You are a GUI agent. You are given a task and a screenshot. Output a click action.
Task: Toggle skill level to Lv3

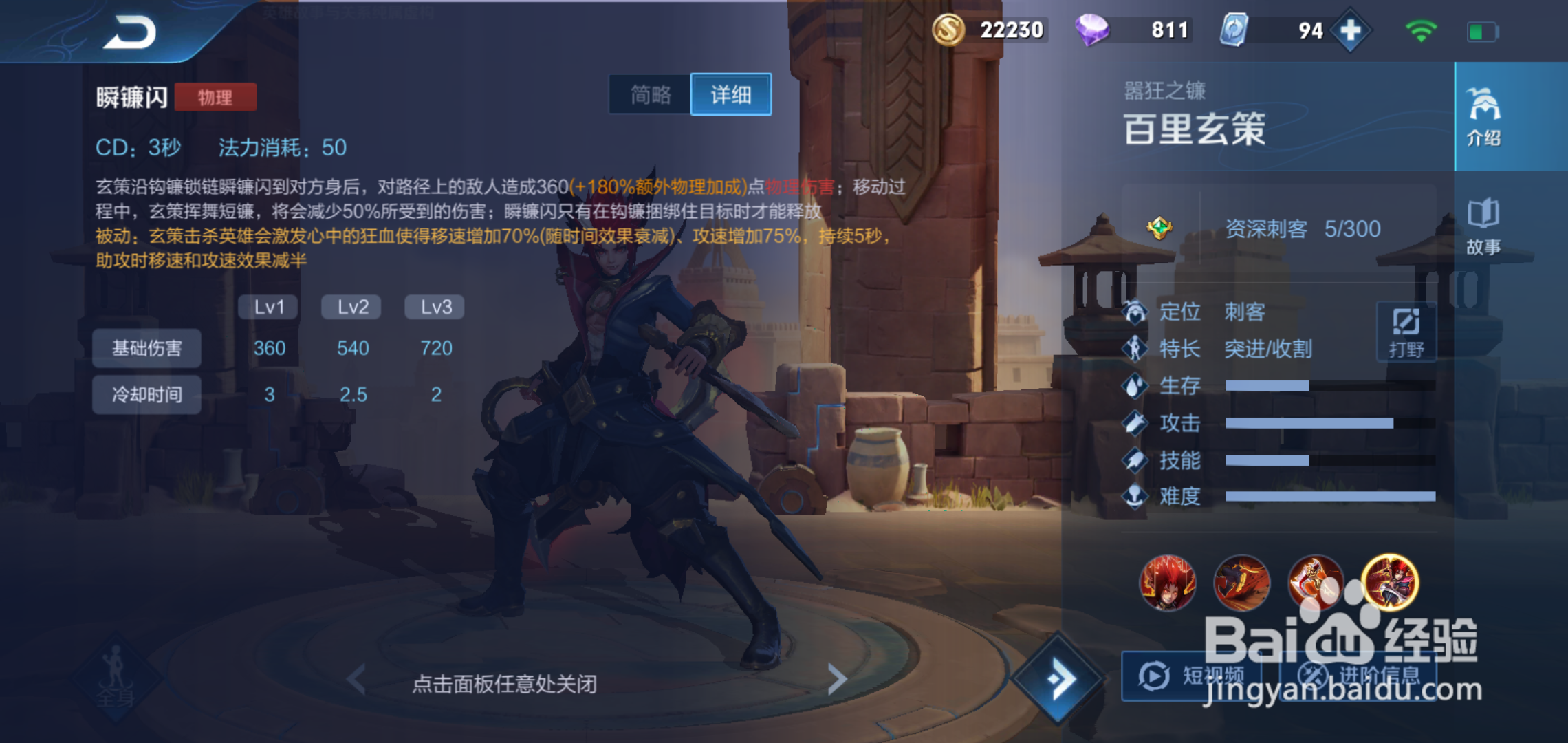pyautogui.click(x=434, y=307)
